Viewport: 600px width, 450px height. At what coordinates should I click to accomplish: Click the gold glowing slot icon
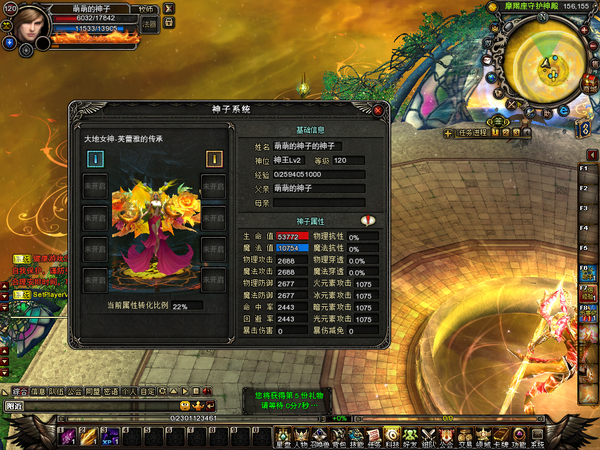click(x=213, y=158)
